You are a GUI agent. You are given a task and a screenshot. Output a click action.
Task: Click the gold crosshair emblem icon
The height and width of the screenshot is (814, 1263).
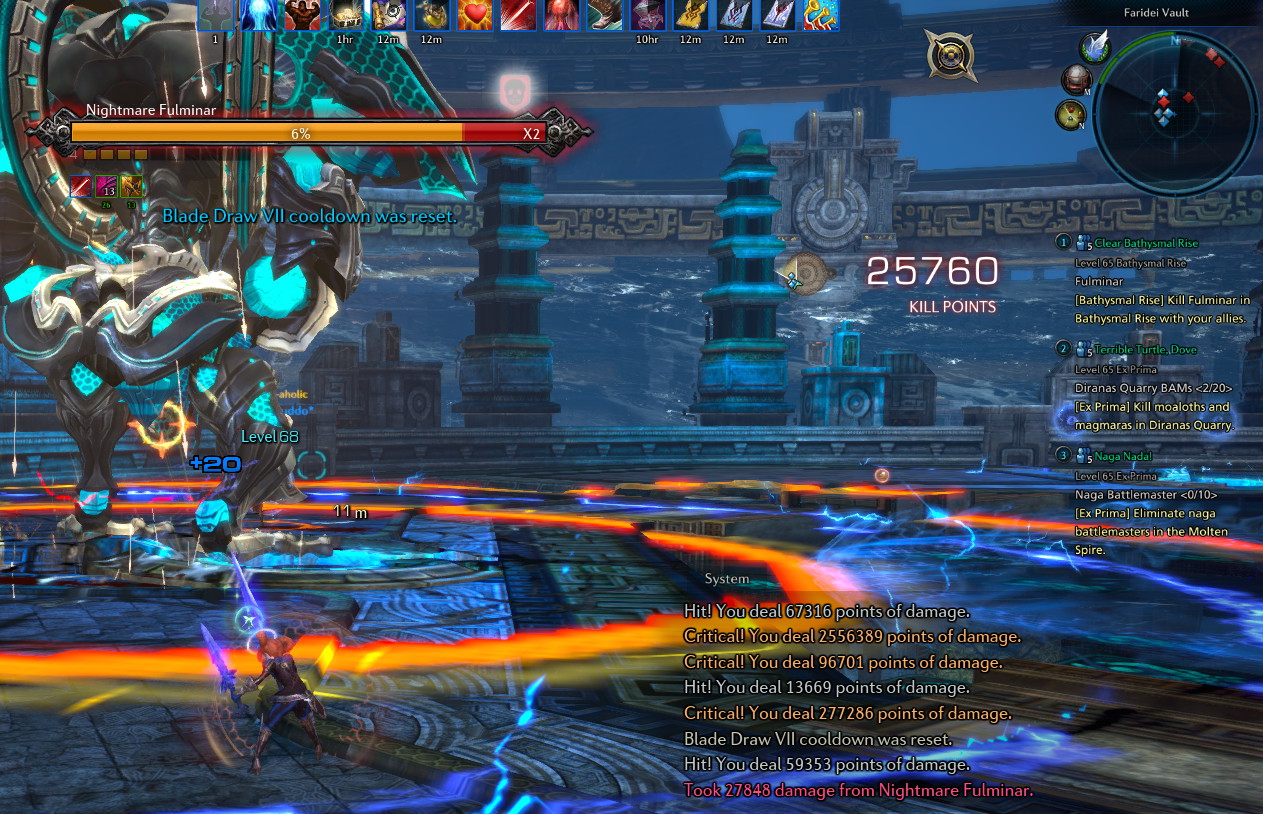pyautogui.click(x=950, y=55)
